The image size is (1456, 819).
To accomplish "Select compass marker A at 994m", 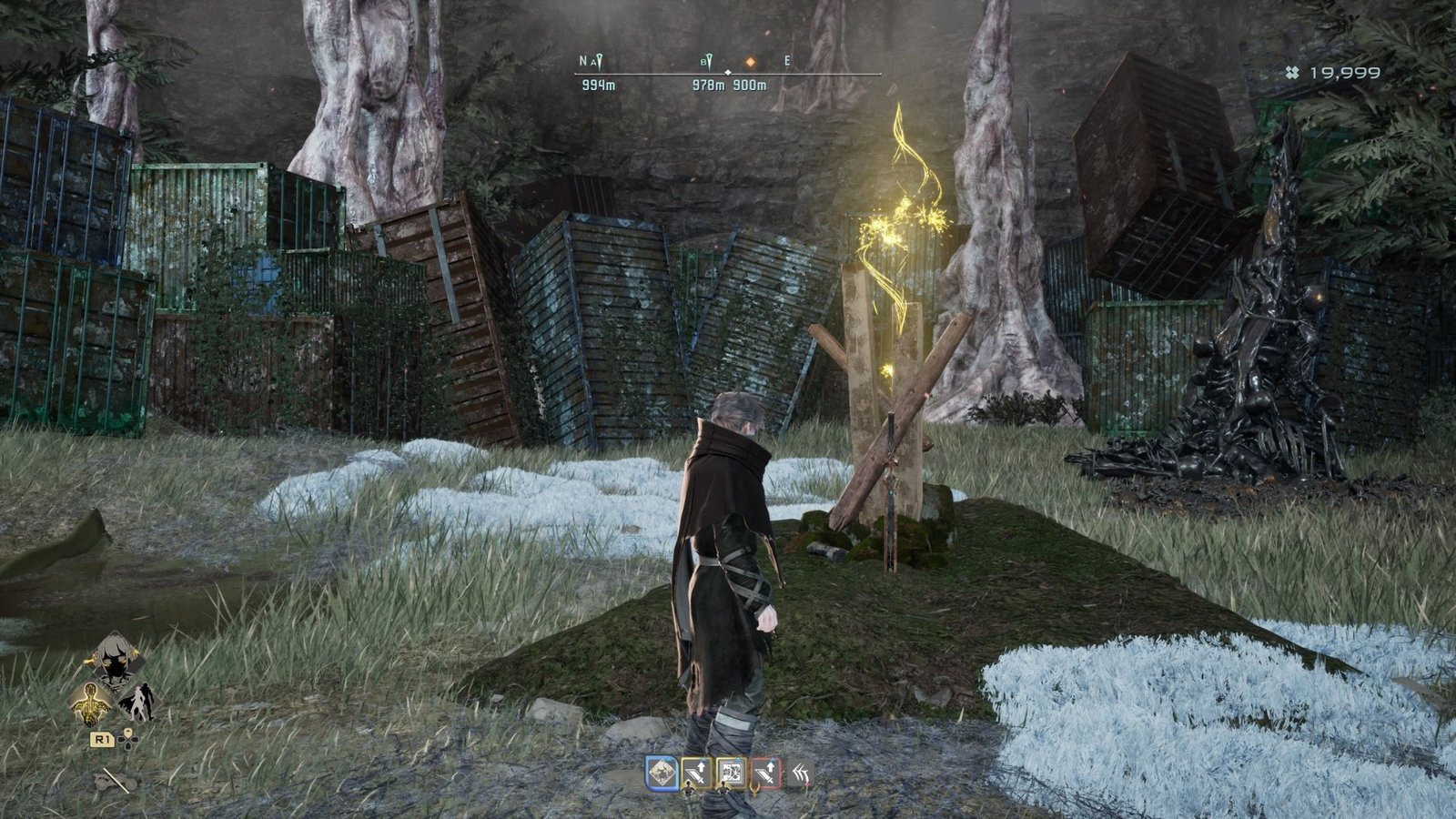I will tap(598, 60).
